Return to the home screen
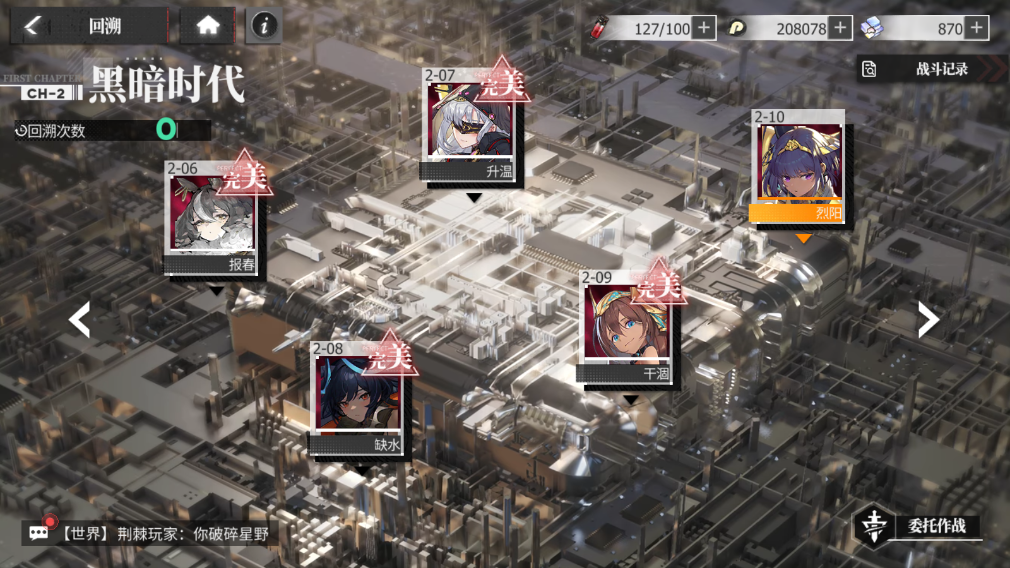The width and height of the screenshot is (1010, 568). 208,26
